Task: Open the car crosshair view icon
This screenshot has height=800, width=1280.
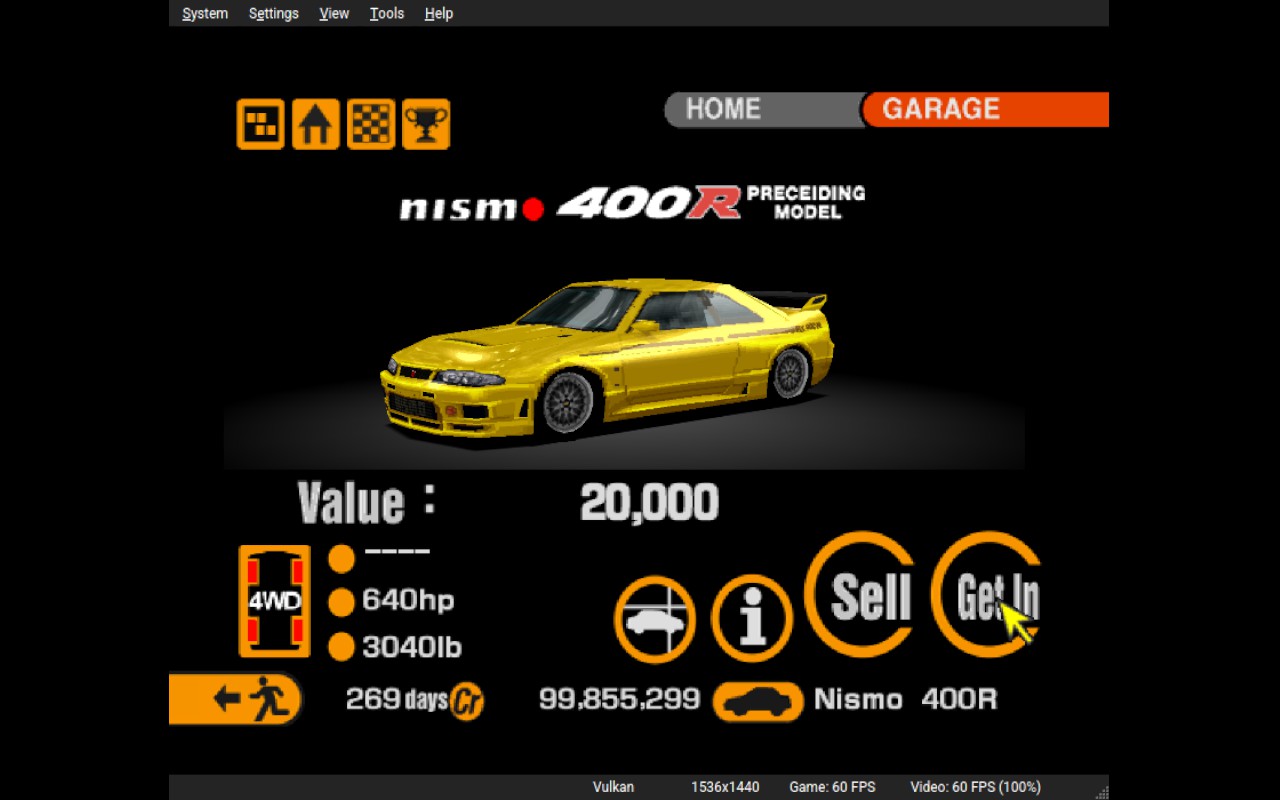Action: [655, 619]
